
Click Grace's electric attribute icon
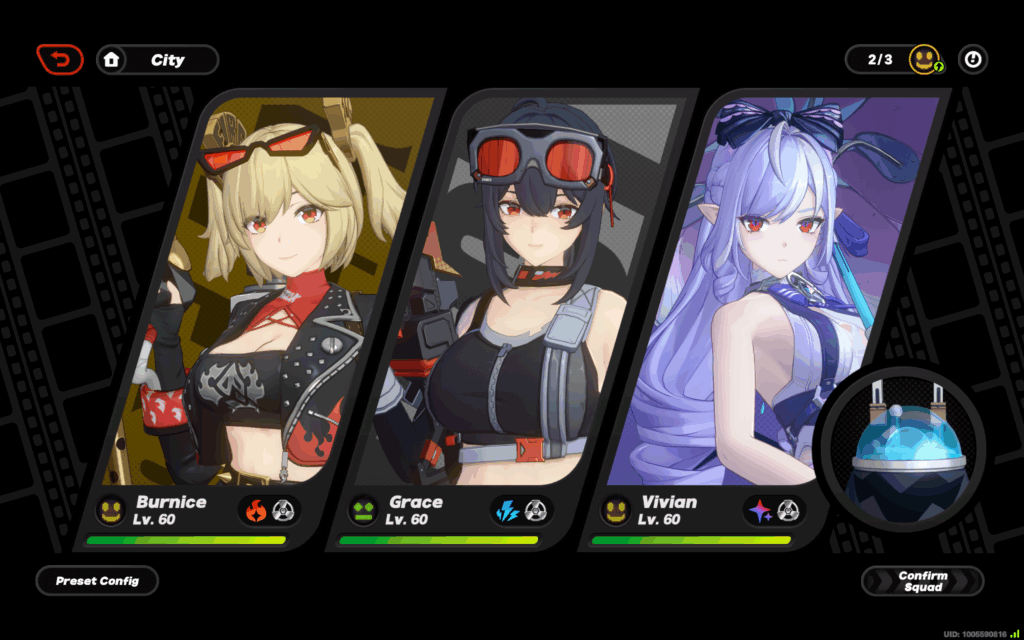pos(509,511)
